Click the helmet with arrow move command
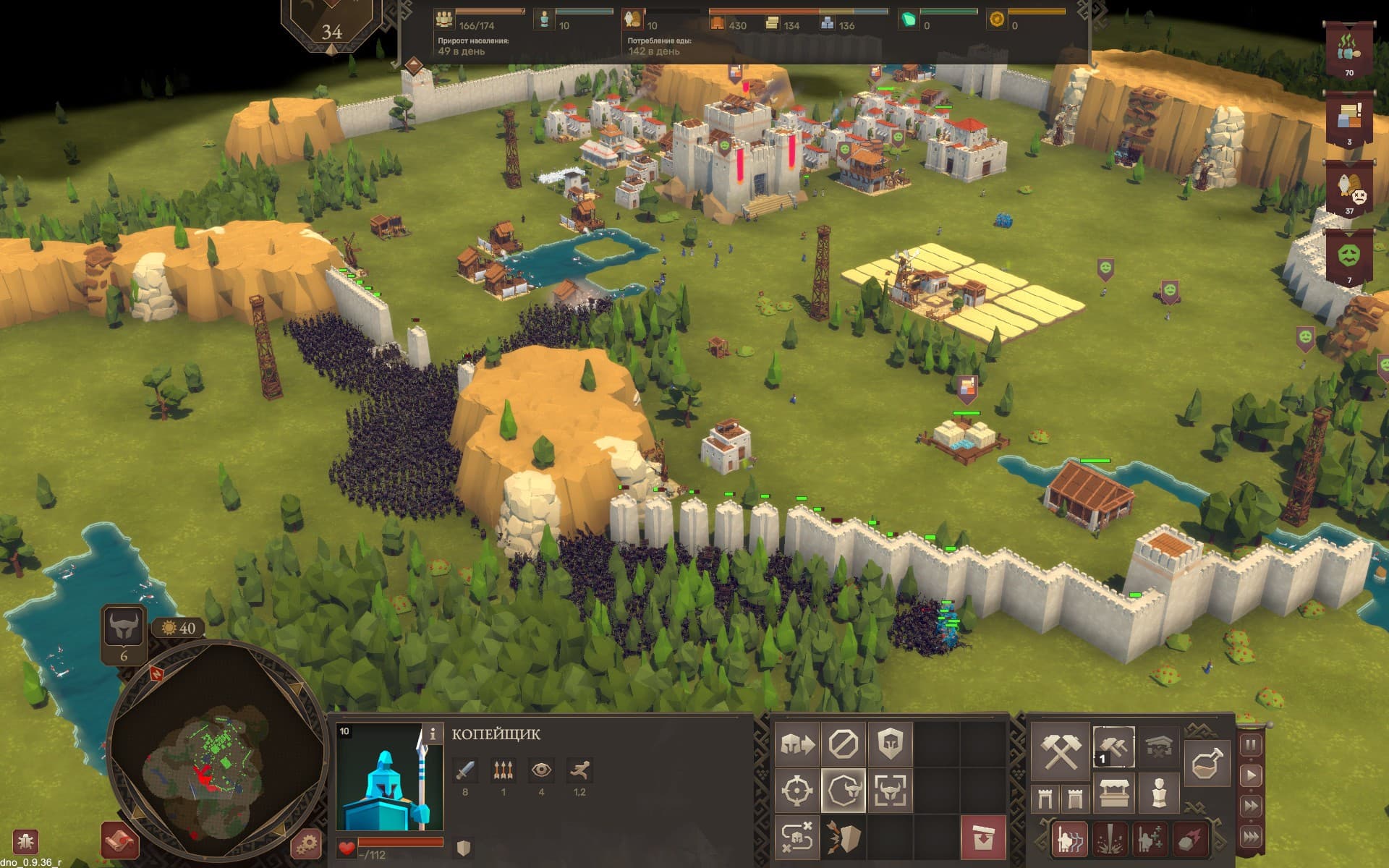Screen dimensions: 1389x868 (797, 744)
